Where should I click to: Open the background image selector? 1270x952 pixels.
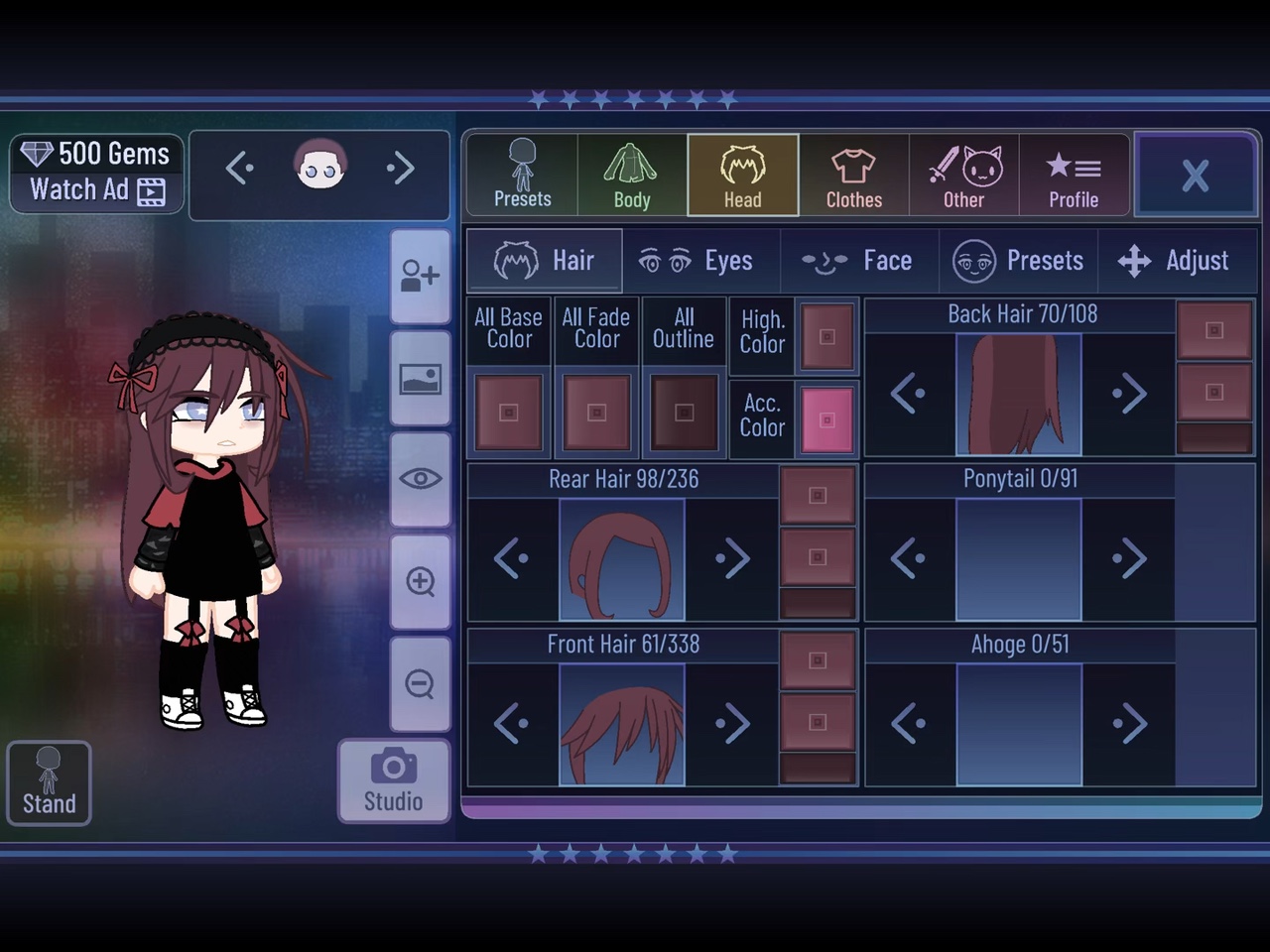point(421,379)
